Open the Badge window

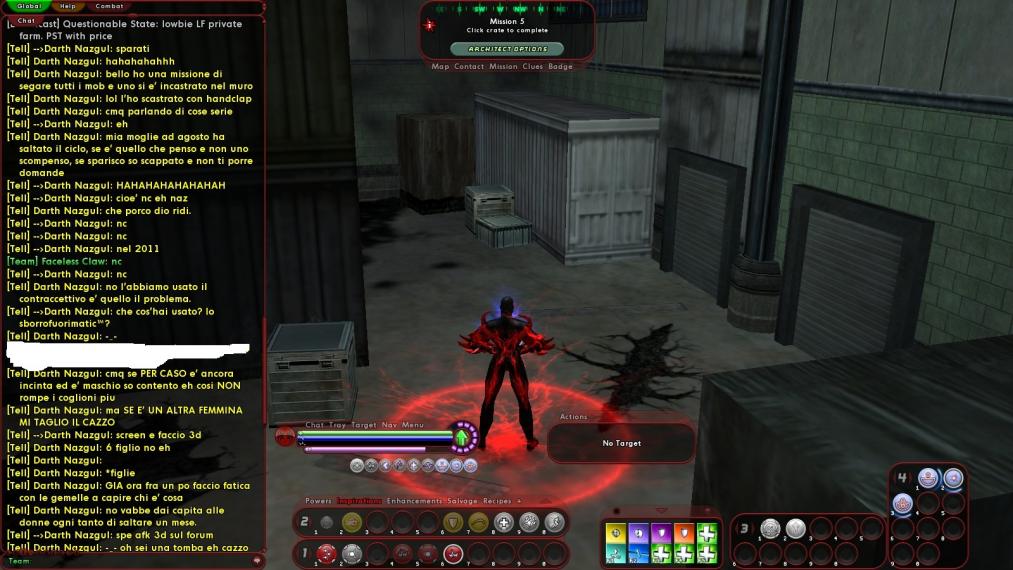pyautogui.click(x=560, y=67)
